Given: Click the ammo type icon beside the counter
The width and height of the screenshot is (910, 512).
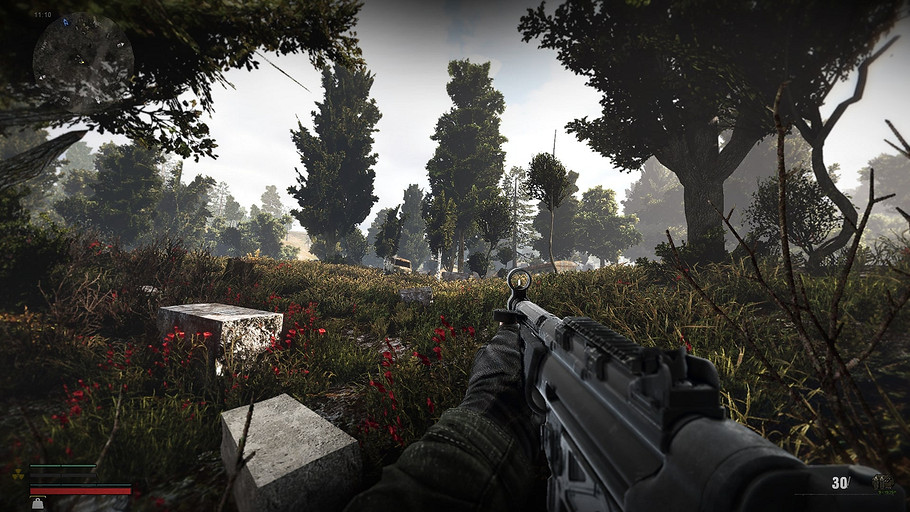Looking at the screenshot, I should pos(883,484).
